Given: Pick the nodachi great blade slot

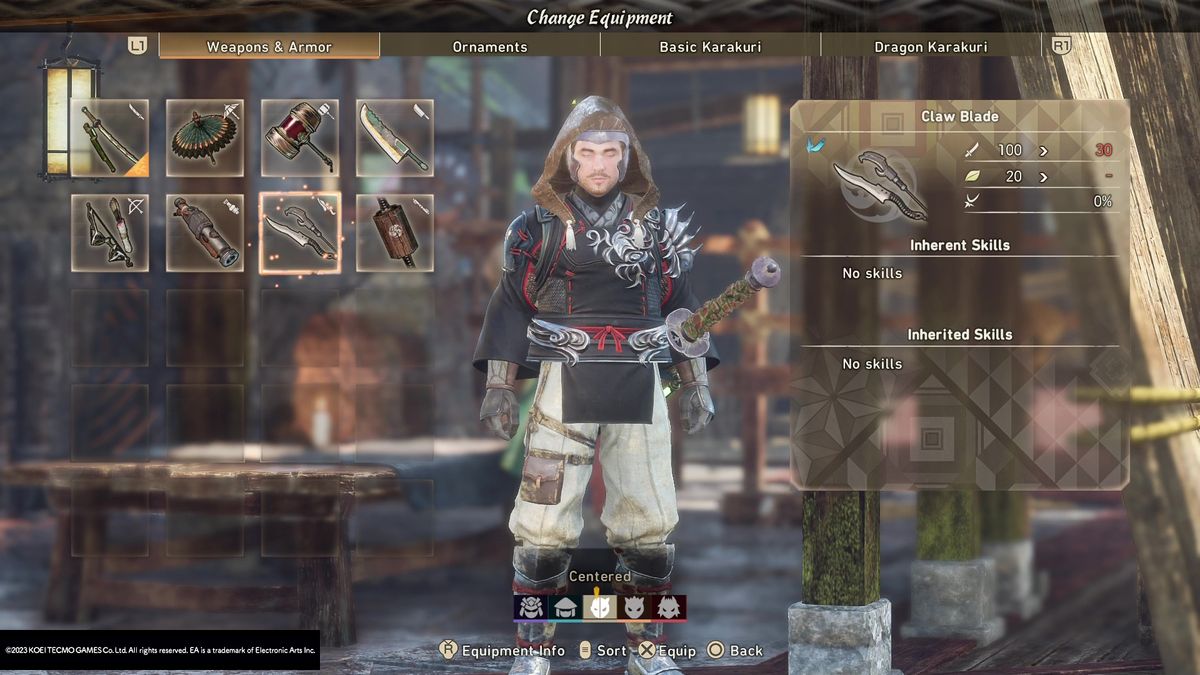Looking at the screenshot, I should pyautogui.click(x=395, y=138).
